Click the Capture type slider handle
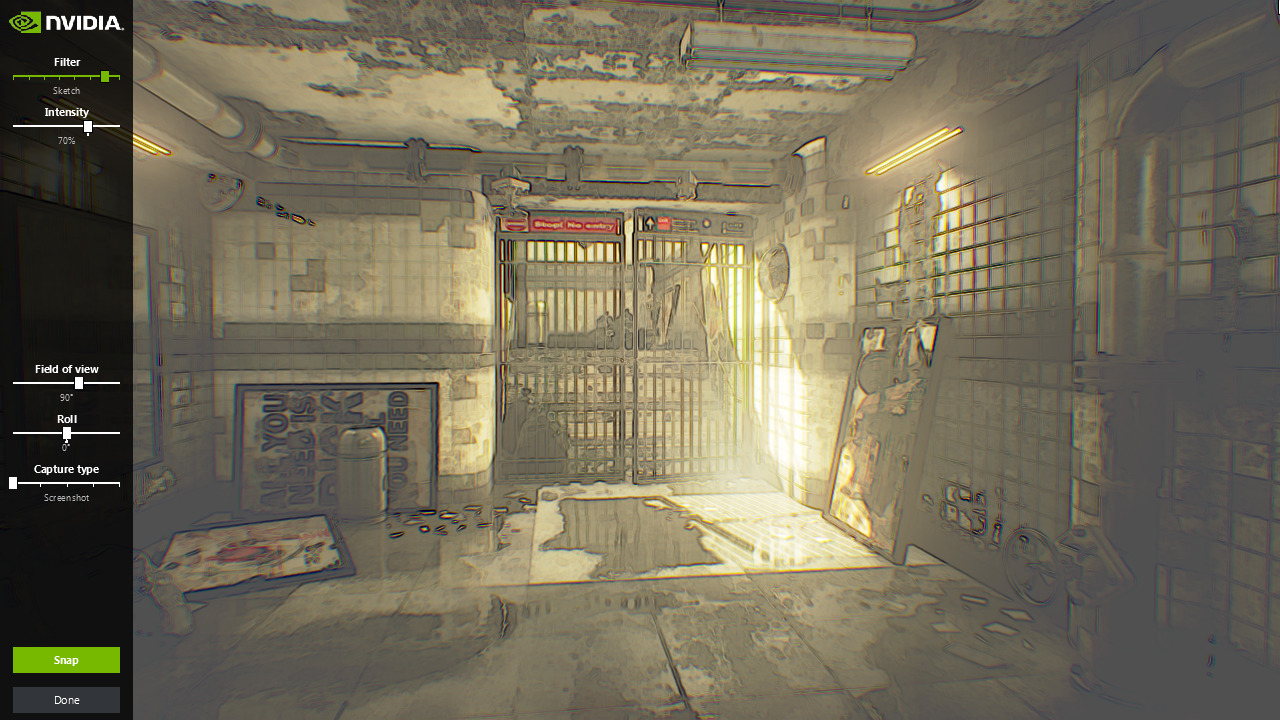This screenshot has height=720, width=1280. 13,483
